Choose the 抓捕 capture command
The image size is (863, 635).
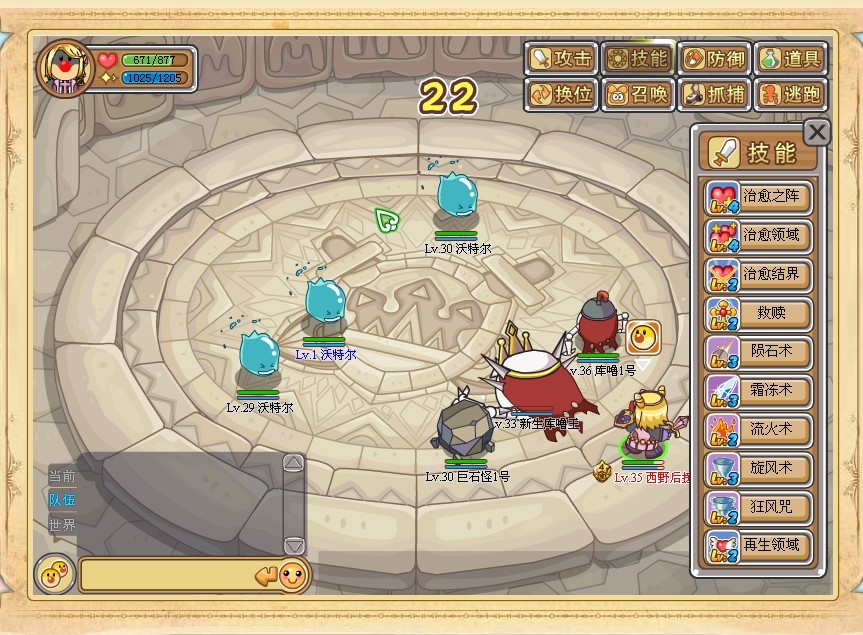coord(713,95)
